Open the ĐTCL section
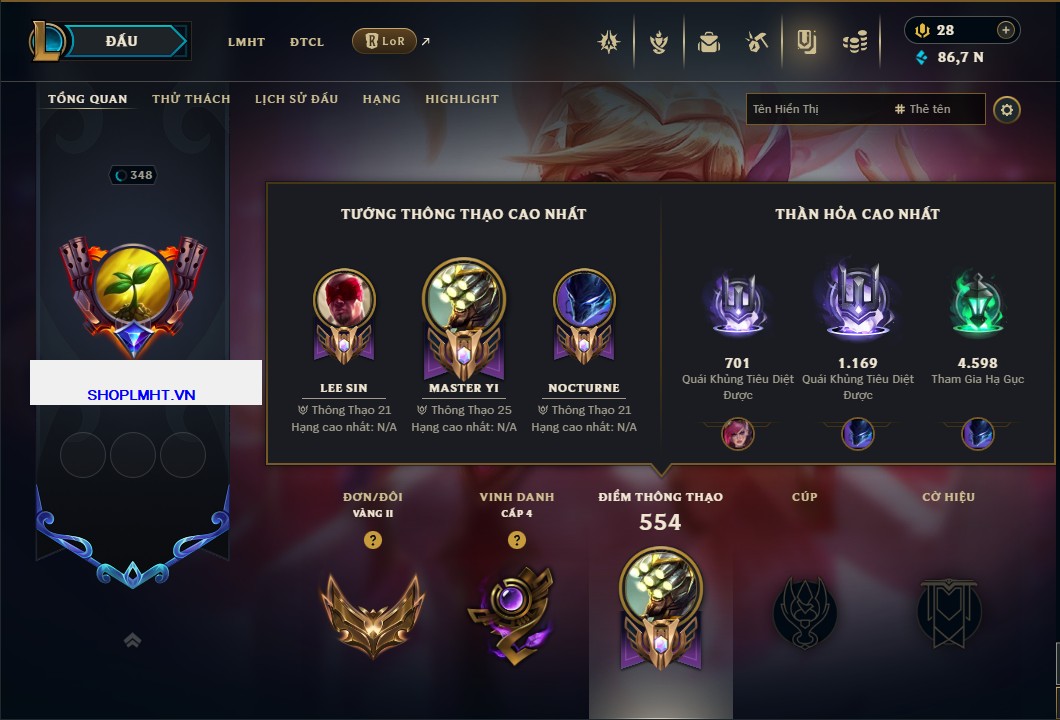1060x720 pixels. (x=307, y=42)
